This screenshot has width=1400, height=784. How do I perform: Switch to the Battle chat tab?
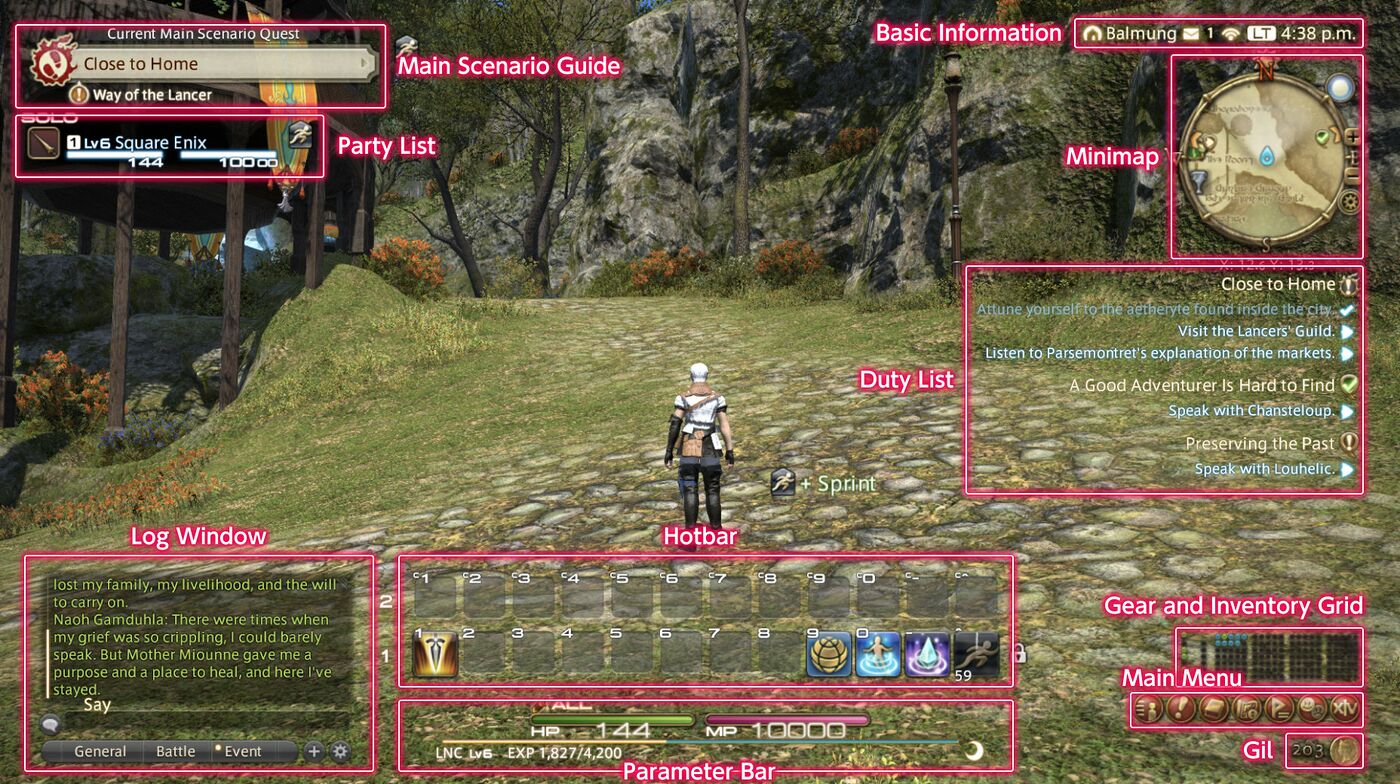176,751
